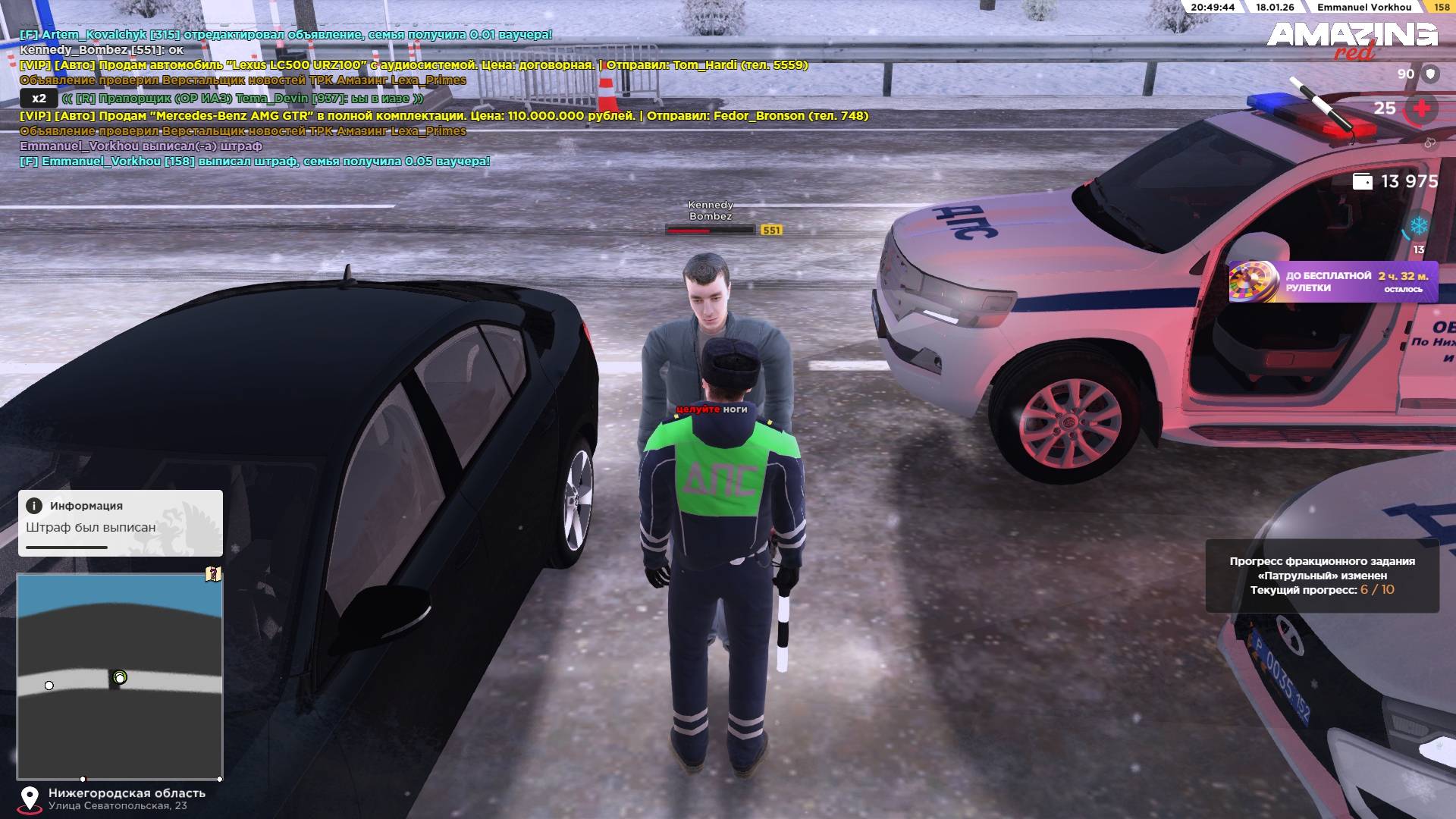Viewport: 1456px width, 819px height.
Task: Click the wallet money icon
Action: [1362, 182]
